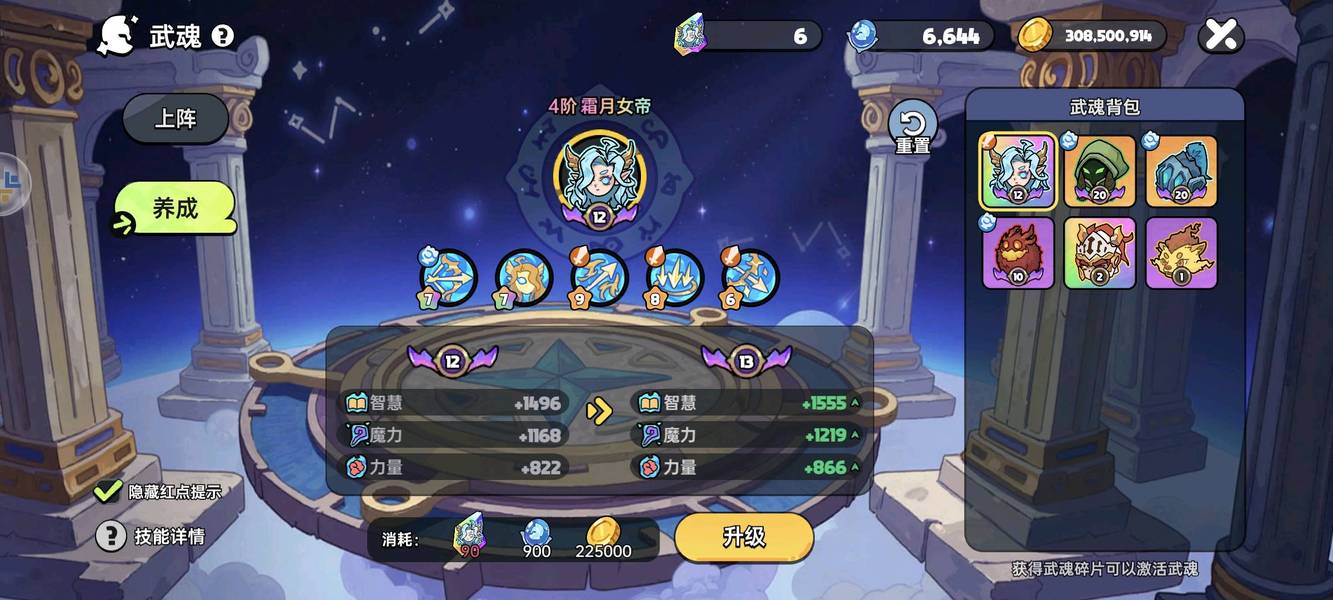Close the 武魂 screen with the X button
This screenshot has width=1333, height=600.
pyautogui.click(x=1221, y=36)
